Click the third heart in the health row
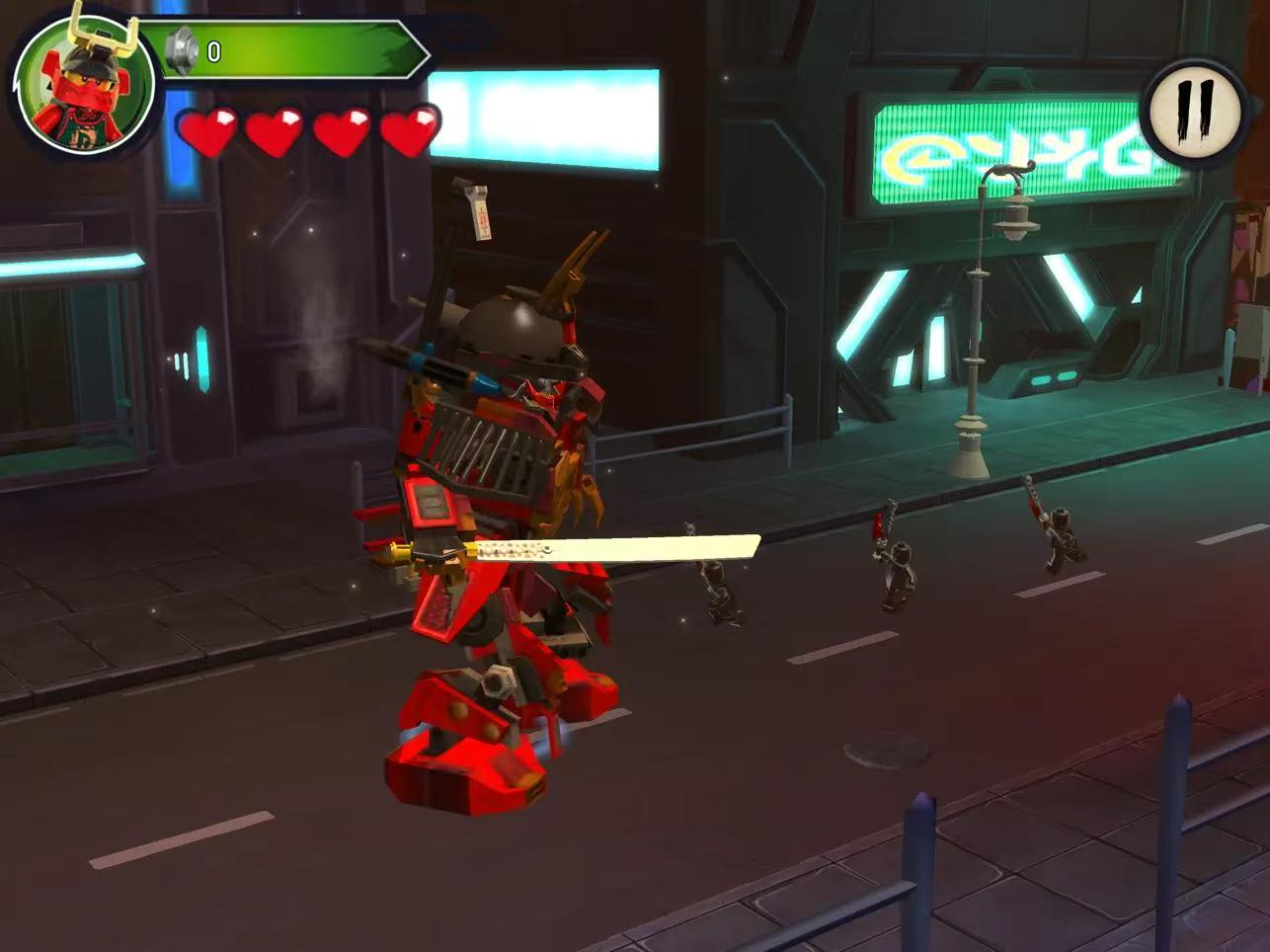This screenshot has height=952, width=1270. click(x=344, y=131)
